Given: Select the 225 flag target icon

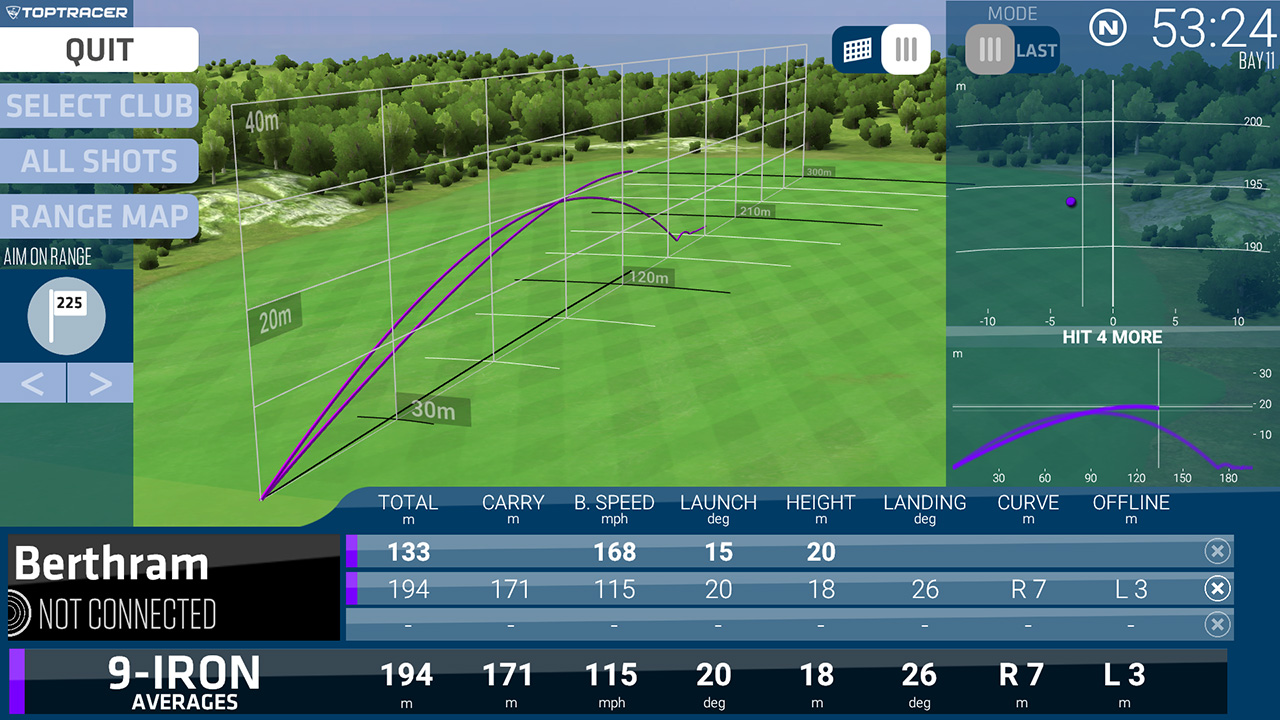Looking at the screenshot, I should tap(66, 315).
